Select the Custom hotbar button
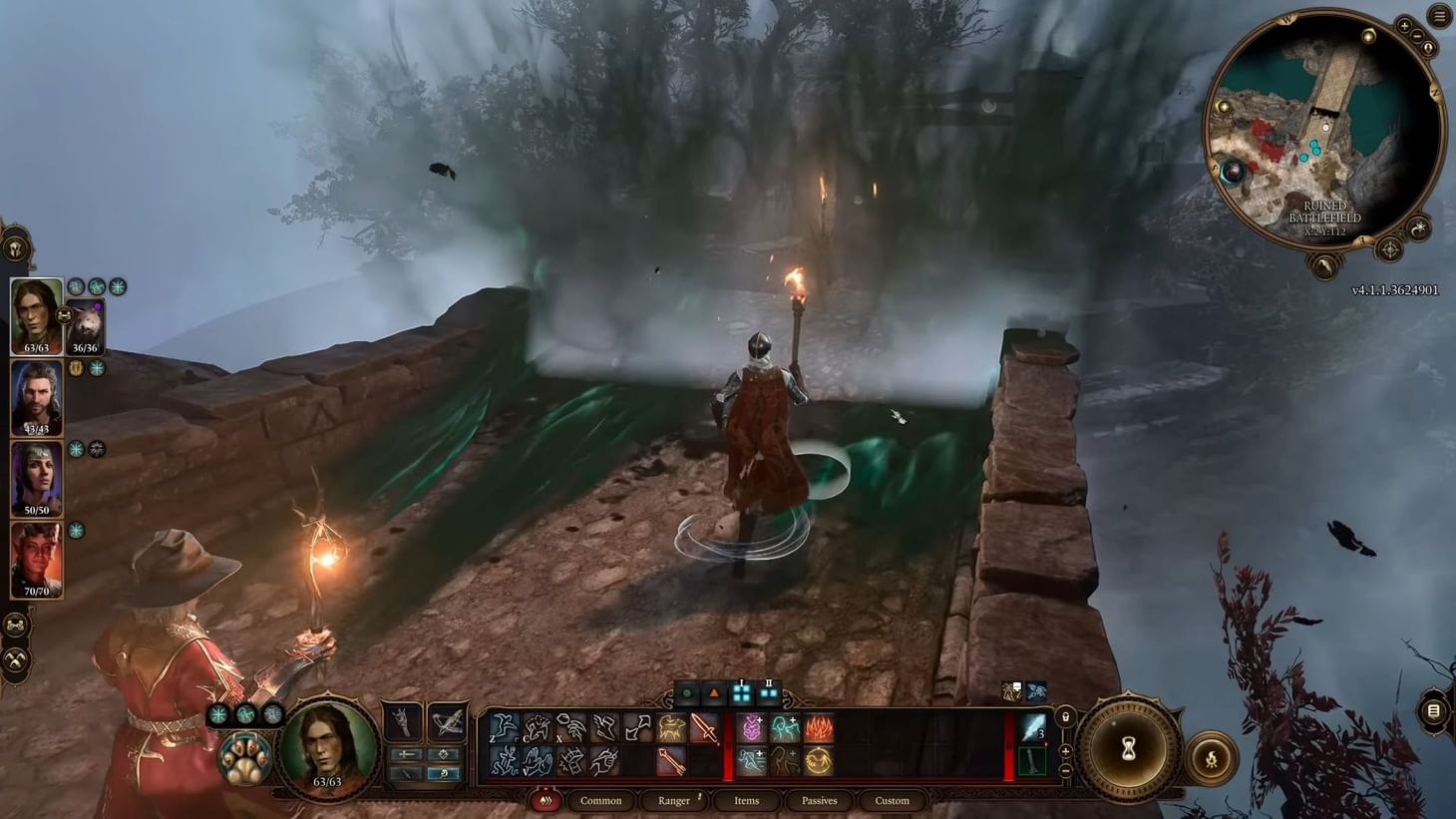 [891, 800]
